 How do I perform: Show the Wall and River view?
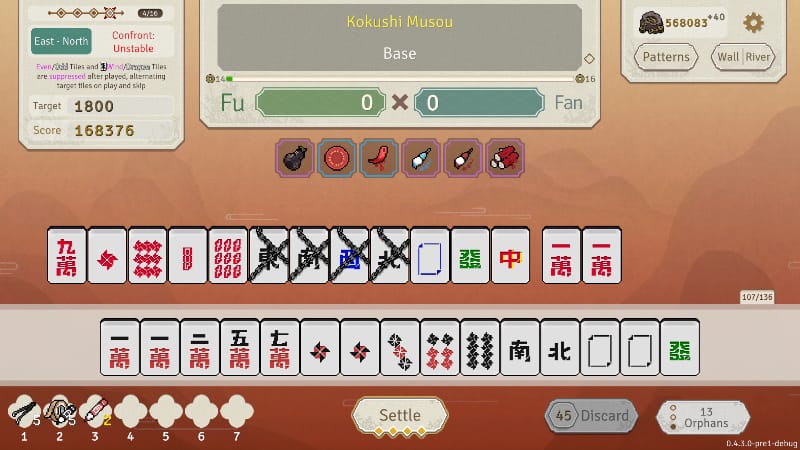coord(743,57)
